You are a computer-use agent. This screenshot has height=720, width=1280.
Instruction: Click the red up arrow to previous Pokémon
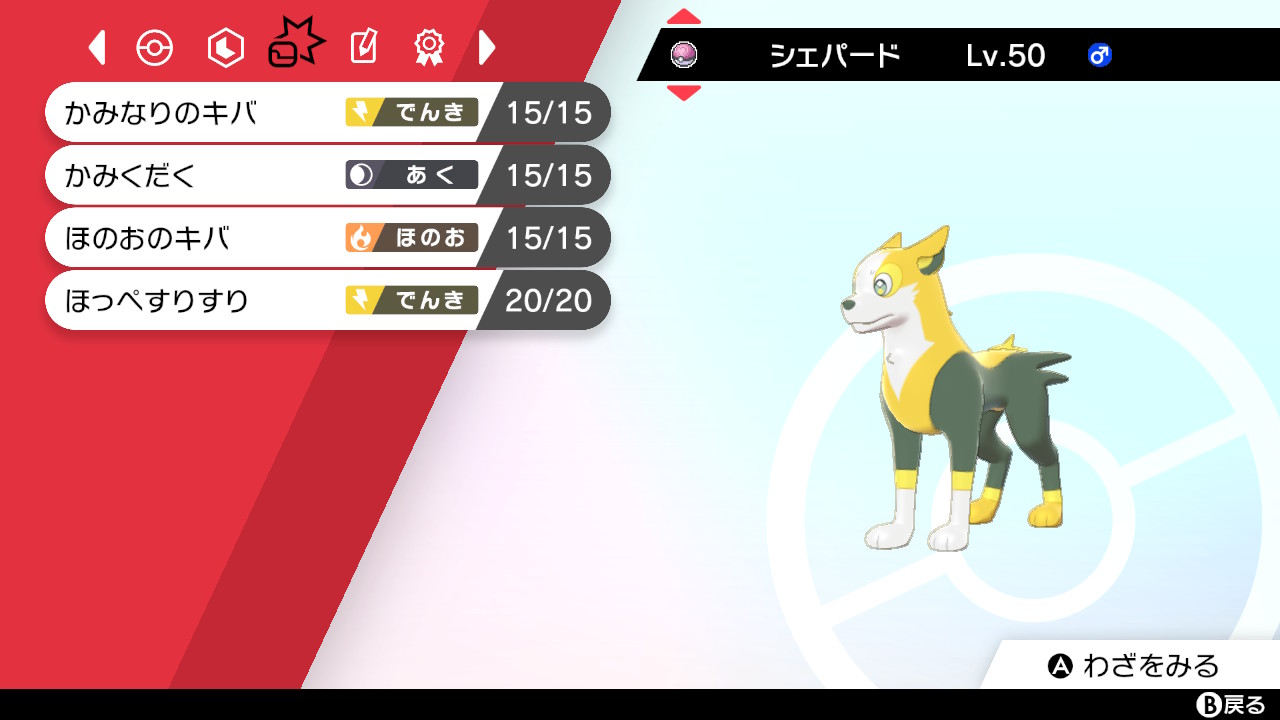click(684, 14)
